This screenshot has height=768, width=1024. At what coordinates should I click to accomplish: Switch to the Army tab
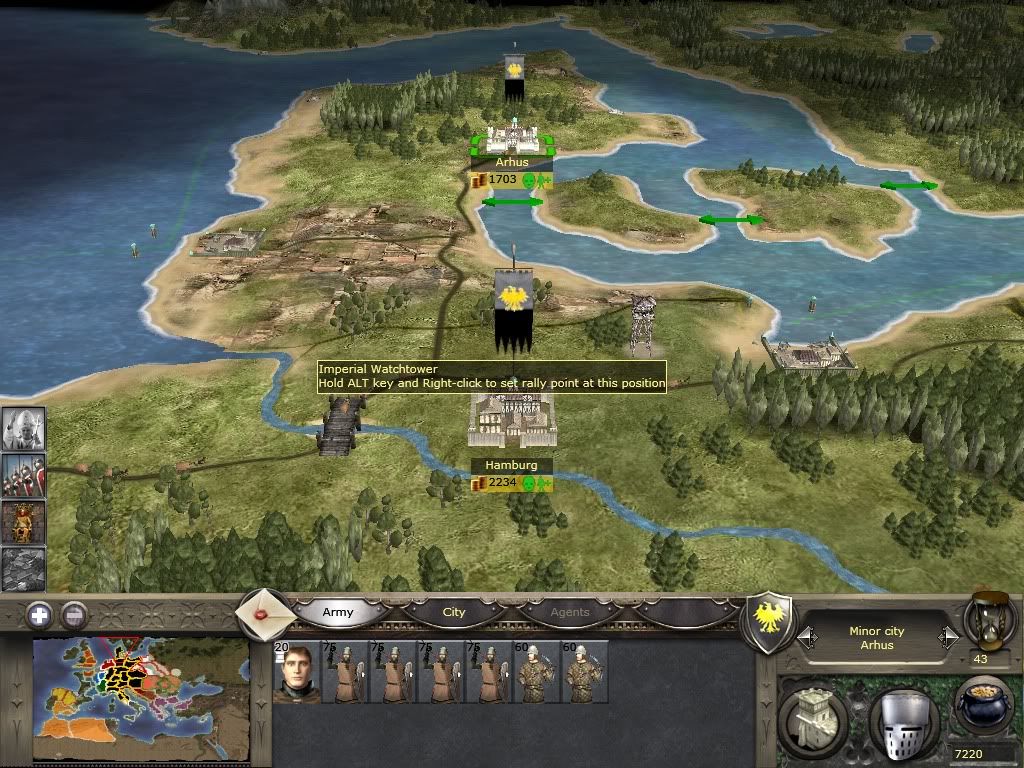click(x=338, y=612)
